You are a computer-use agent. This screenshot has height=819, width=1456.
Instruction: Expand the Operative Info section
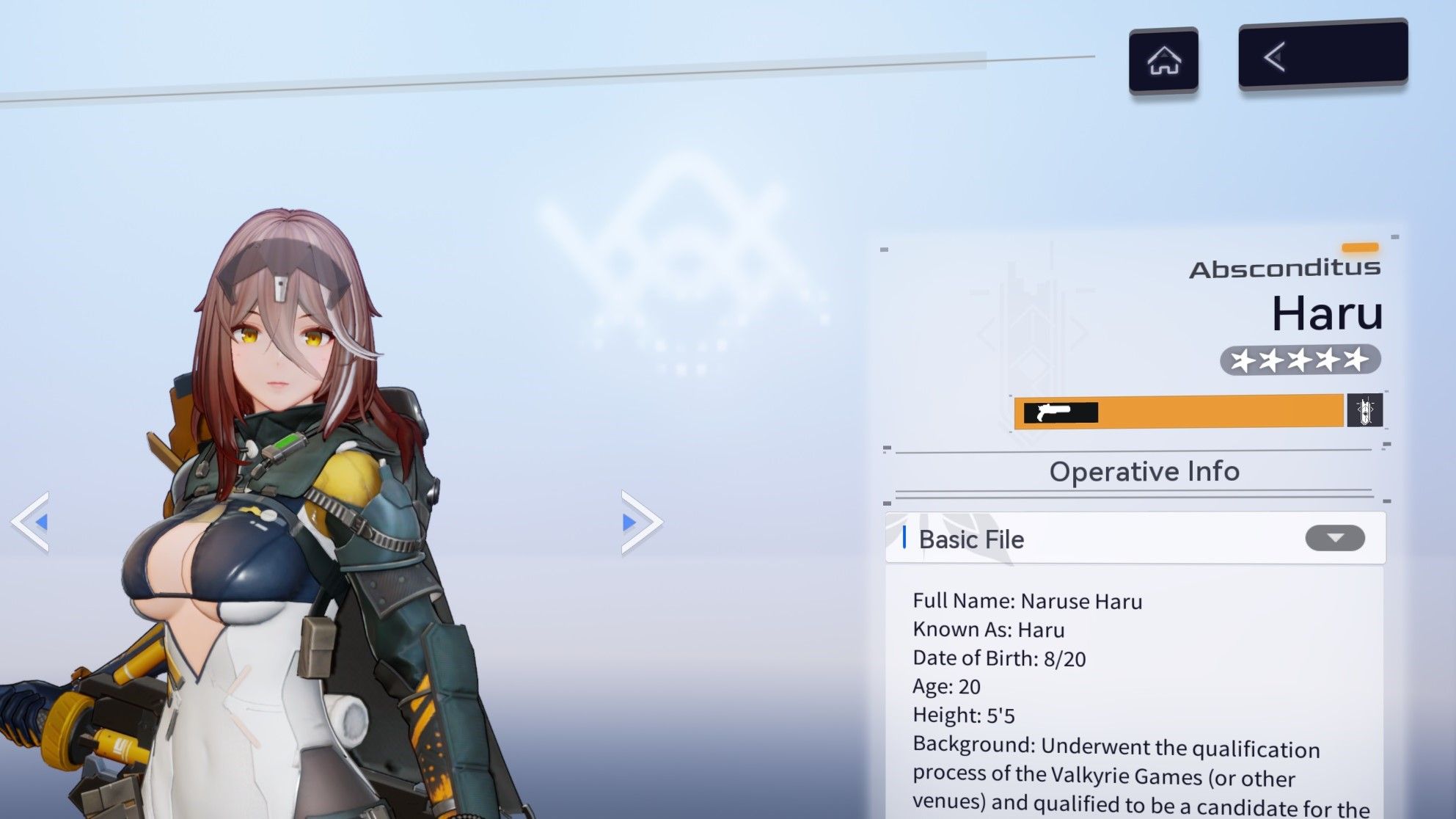click(1145, 471)
